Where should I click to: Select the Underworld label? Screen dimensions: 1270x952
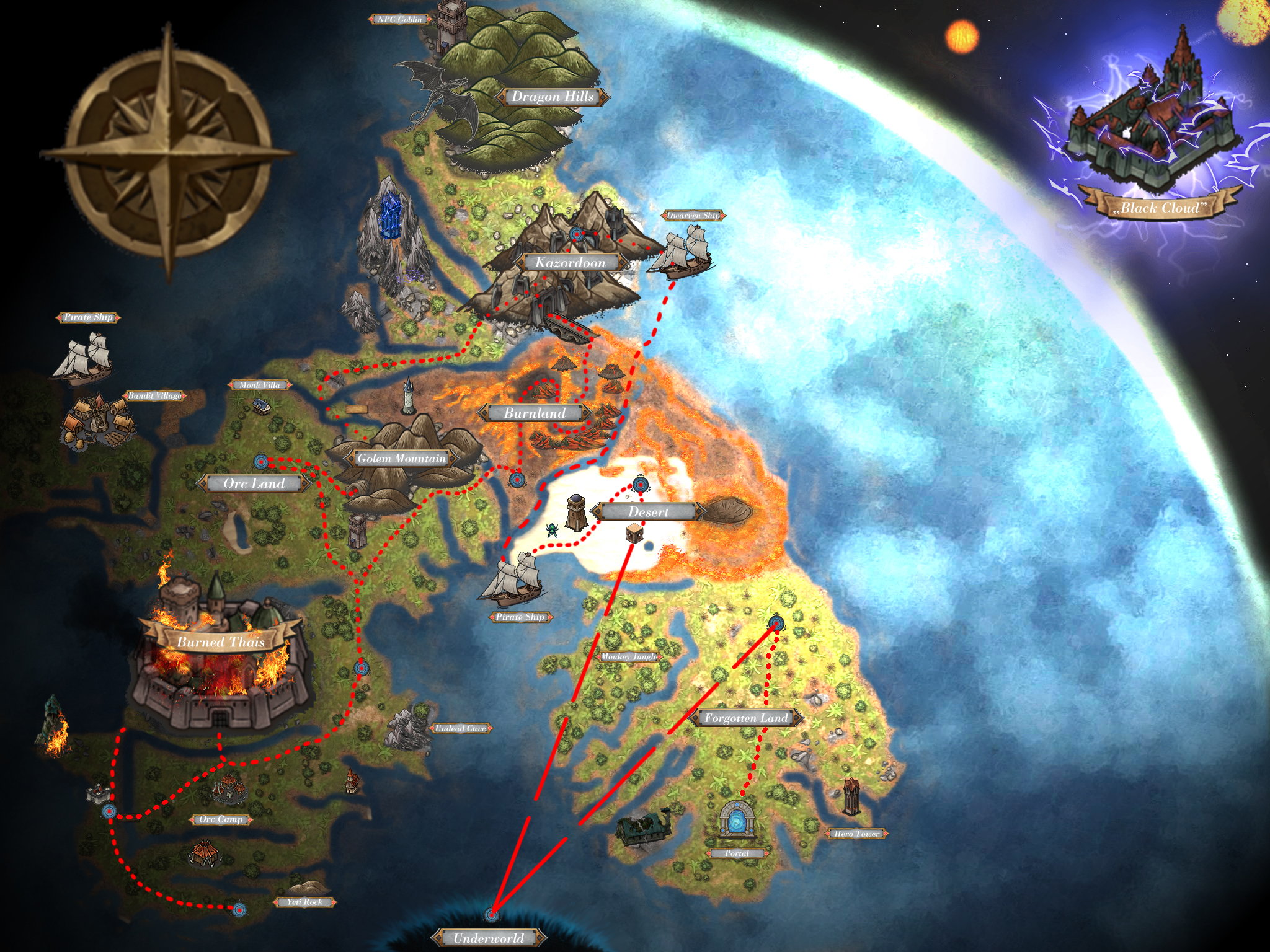[489, 938]
